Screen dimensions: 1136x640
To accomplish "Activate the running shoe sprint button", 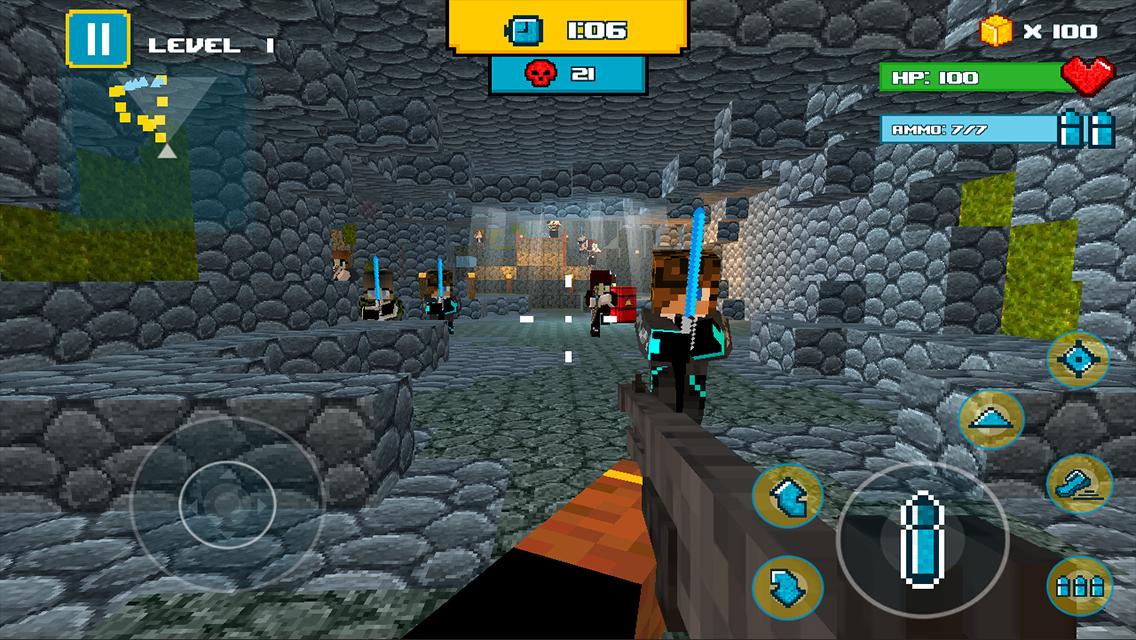I will (1078, 485).
